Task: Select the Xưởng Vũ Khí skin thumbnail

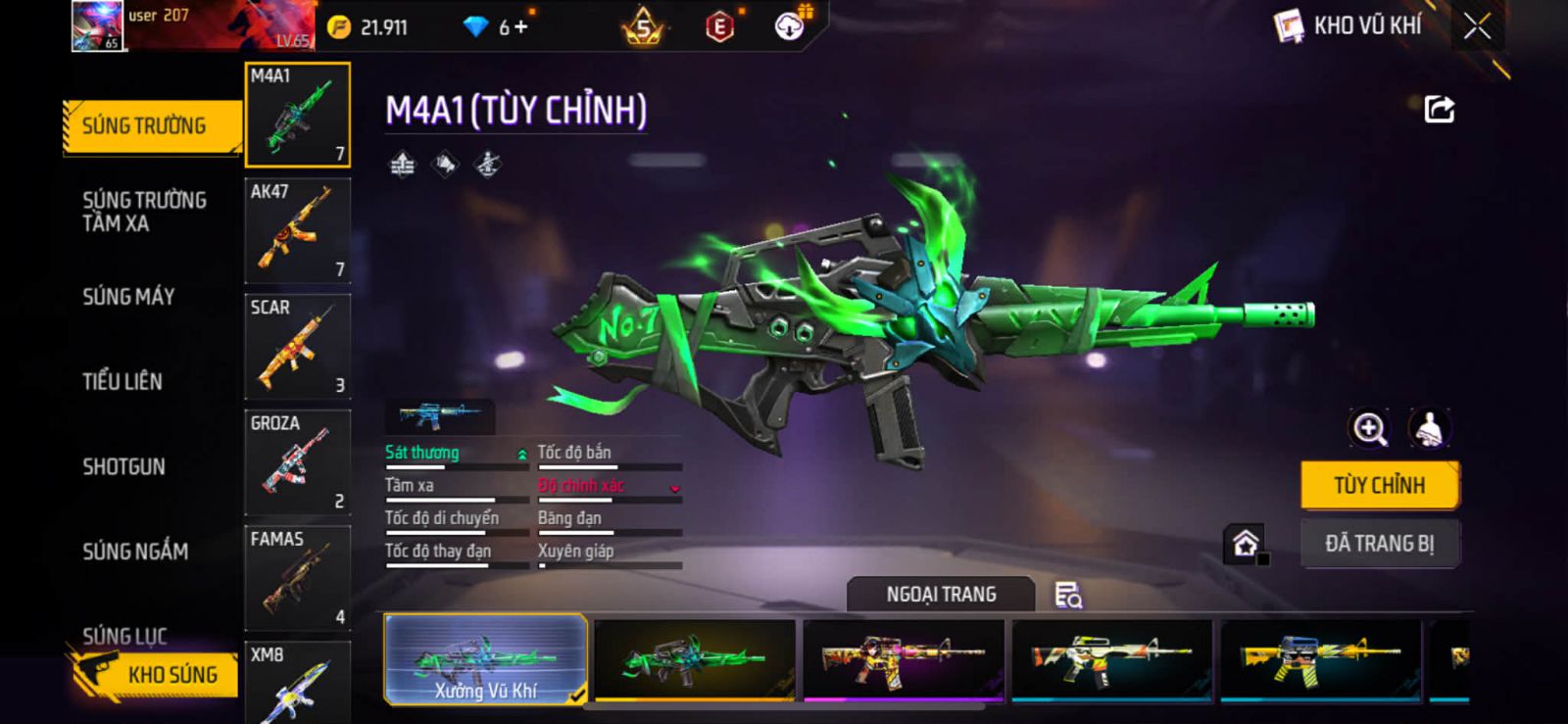Action: 485,659
